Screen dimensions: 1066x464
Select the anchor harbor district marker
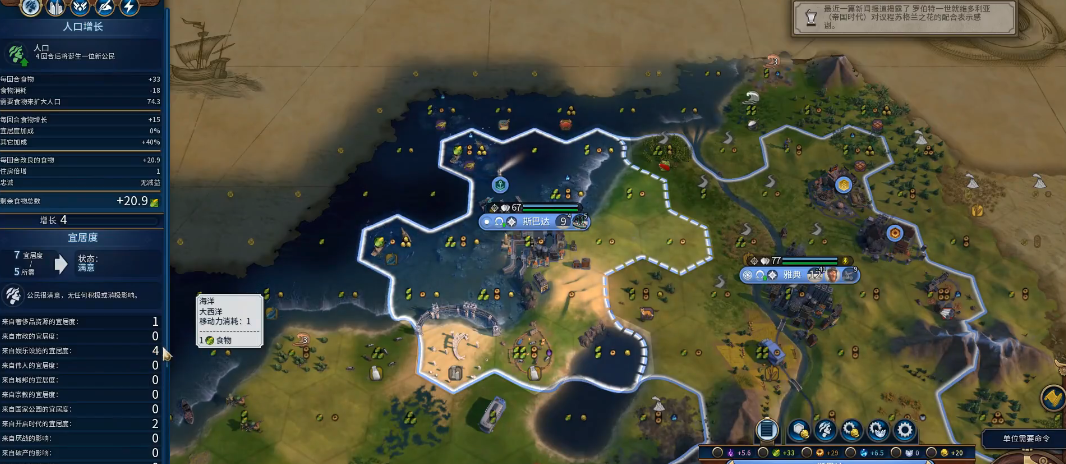pyautogui.click(x=500, y=185)
